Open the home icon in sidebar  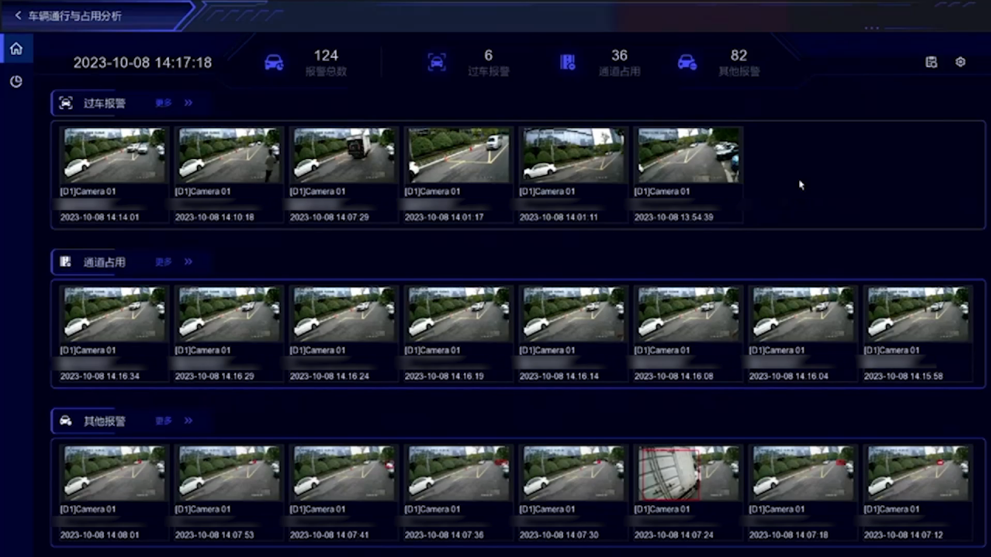[16, 48]
